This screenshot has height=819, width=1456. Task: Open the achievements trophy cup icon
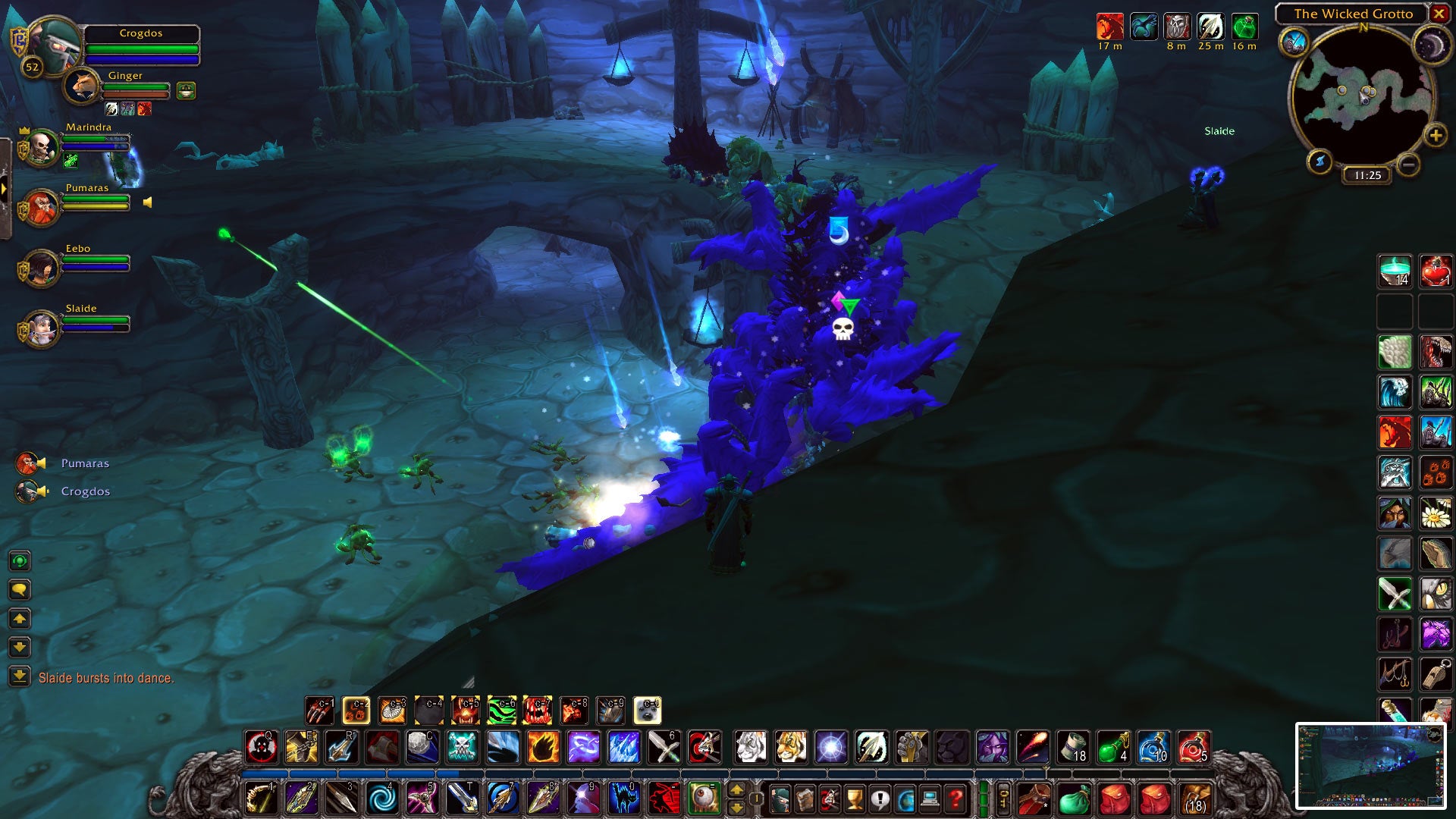tap(853, 797)
